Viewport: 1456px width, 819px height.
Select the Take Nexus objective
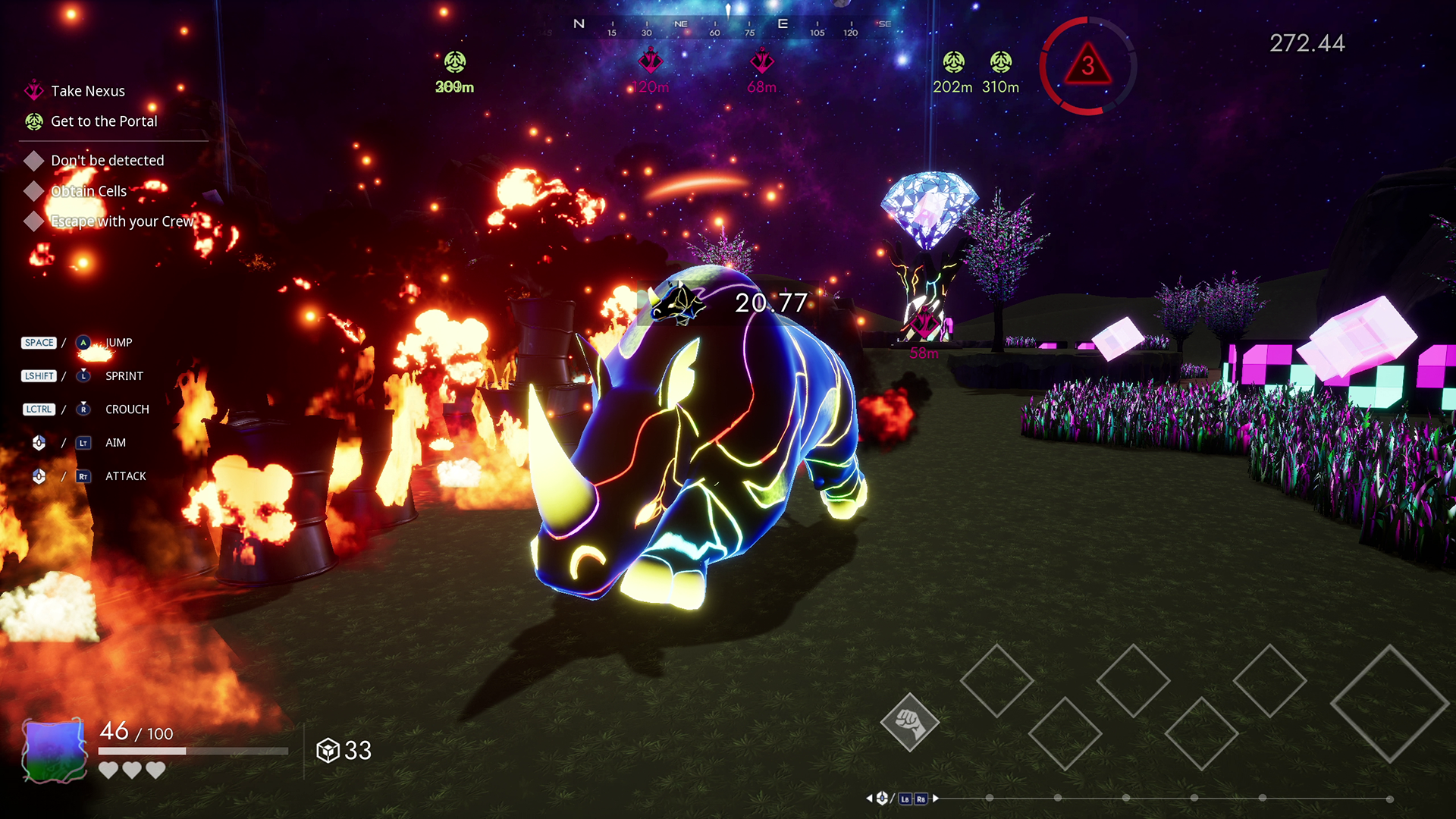point(87,91)
